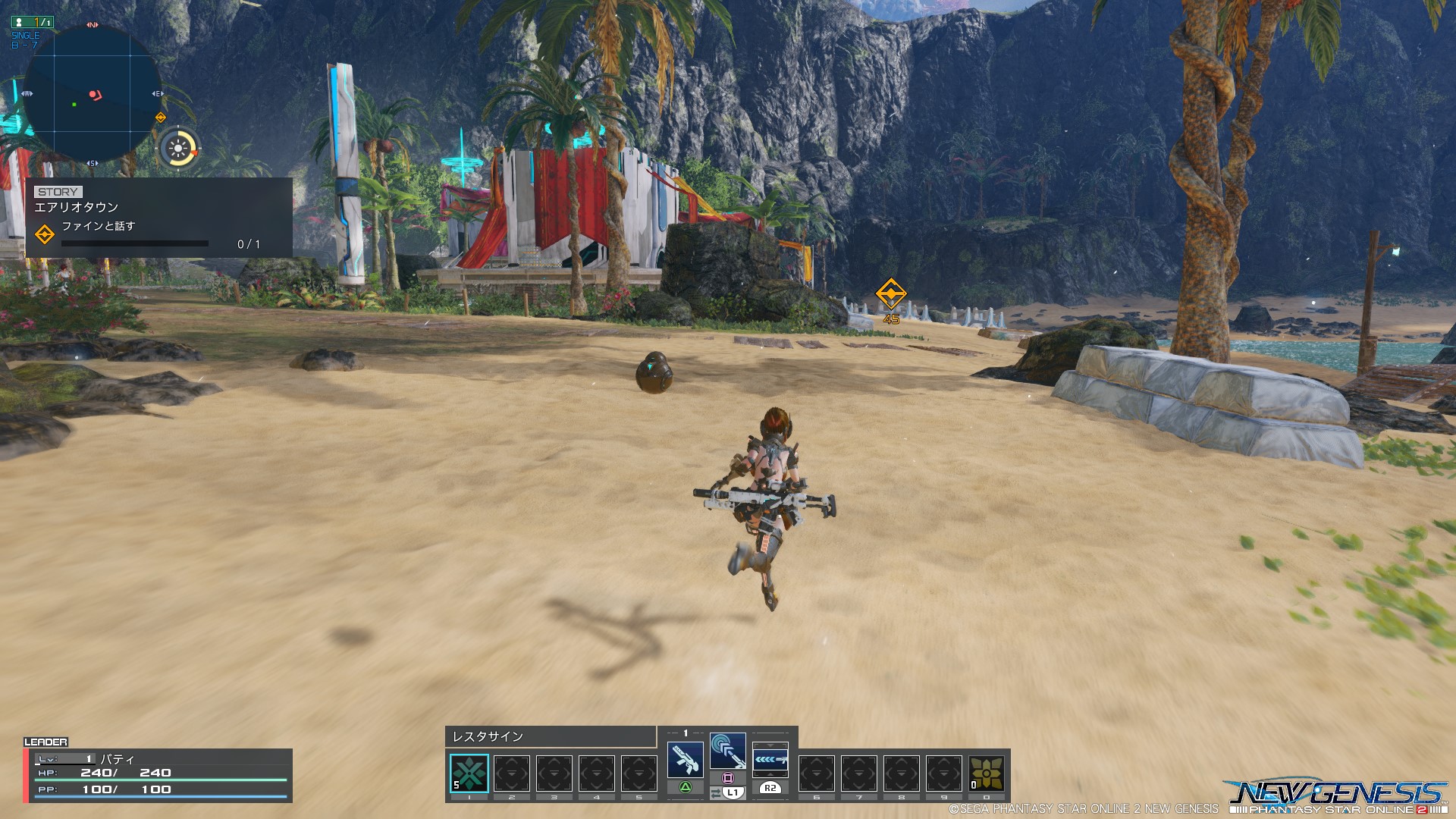Select the weapon action arrows-and-rifle icon
The height and width of the screenshot is (819, 1456).
point(770,758)
